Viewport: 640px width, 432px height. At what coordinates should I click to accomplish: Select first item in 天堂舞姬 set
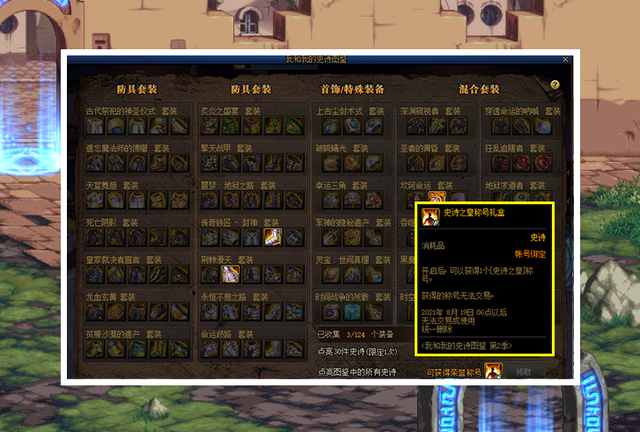coord(93,199)
